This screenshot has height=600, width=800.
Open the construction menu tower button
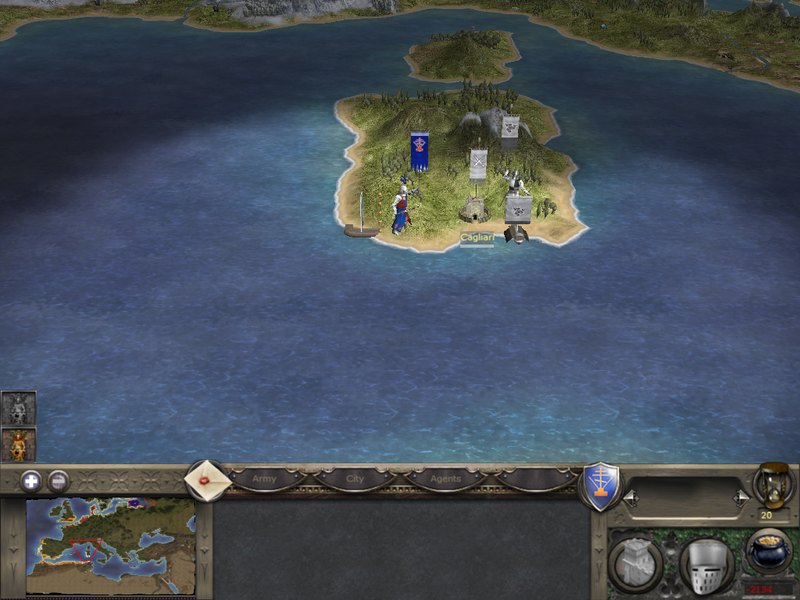coord(633,565)
